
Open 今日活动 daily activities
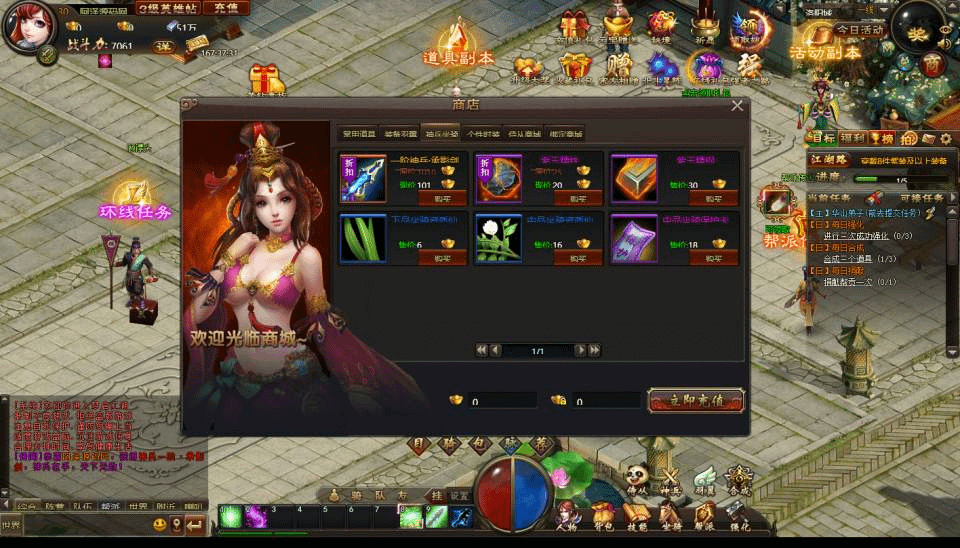859,30
